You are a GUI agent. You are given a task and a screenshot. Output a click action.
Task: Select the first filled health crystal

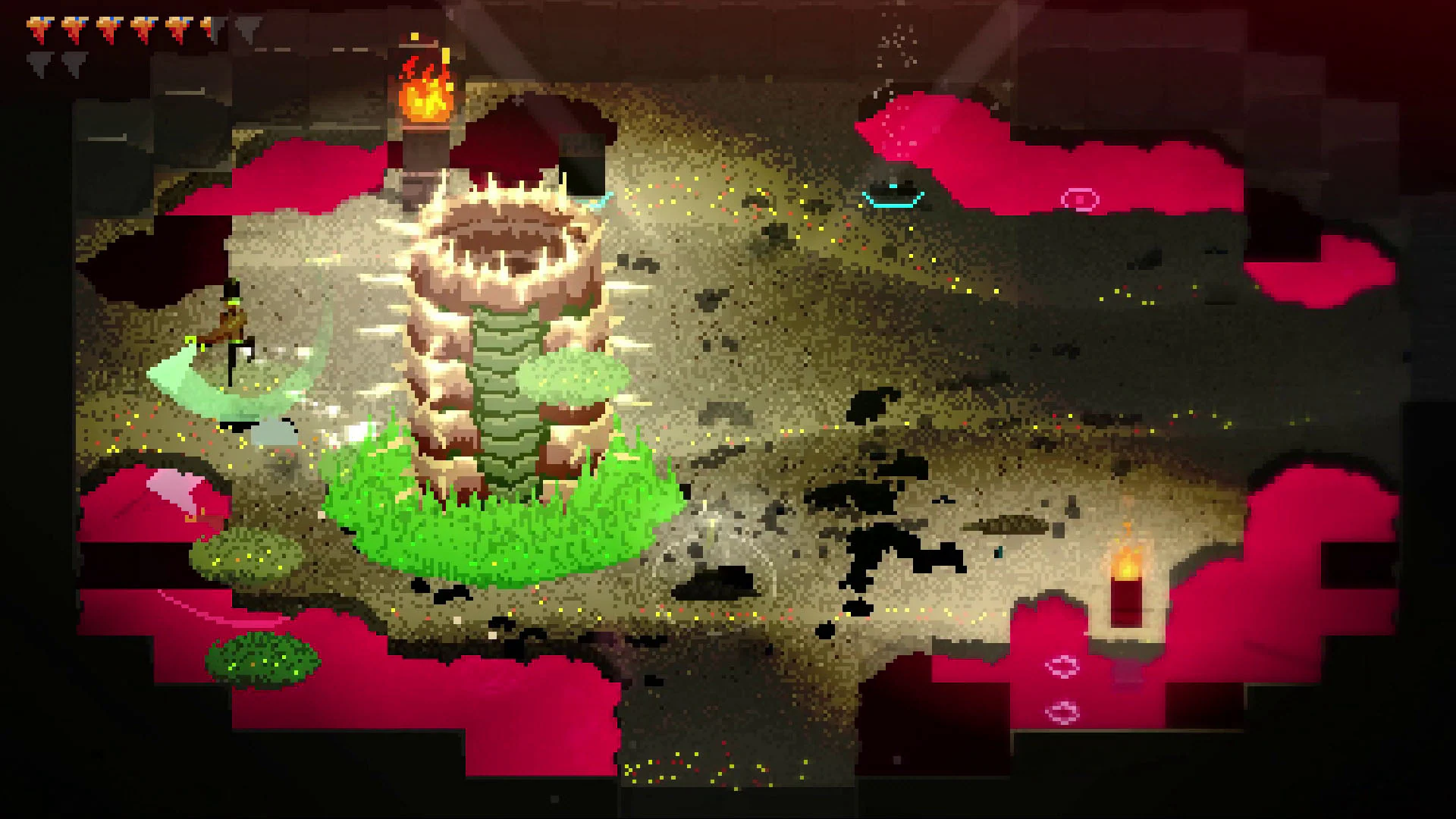(x=38, y=27)
